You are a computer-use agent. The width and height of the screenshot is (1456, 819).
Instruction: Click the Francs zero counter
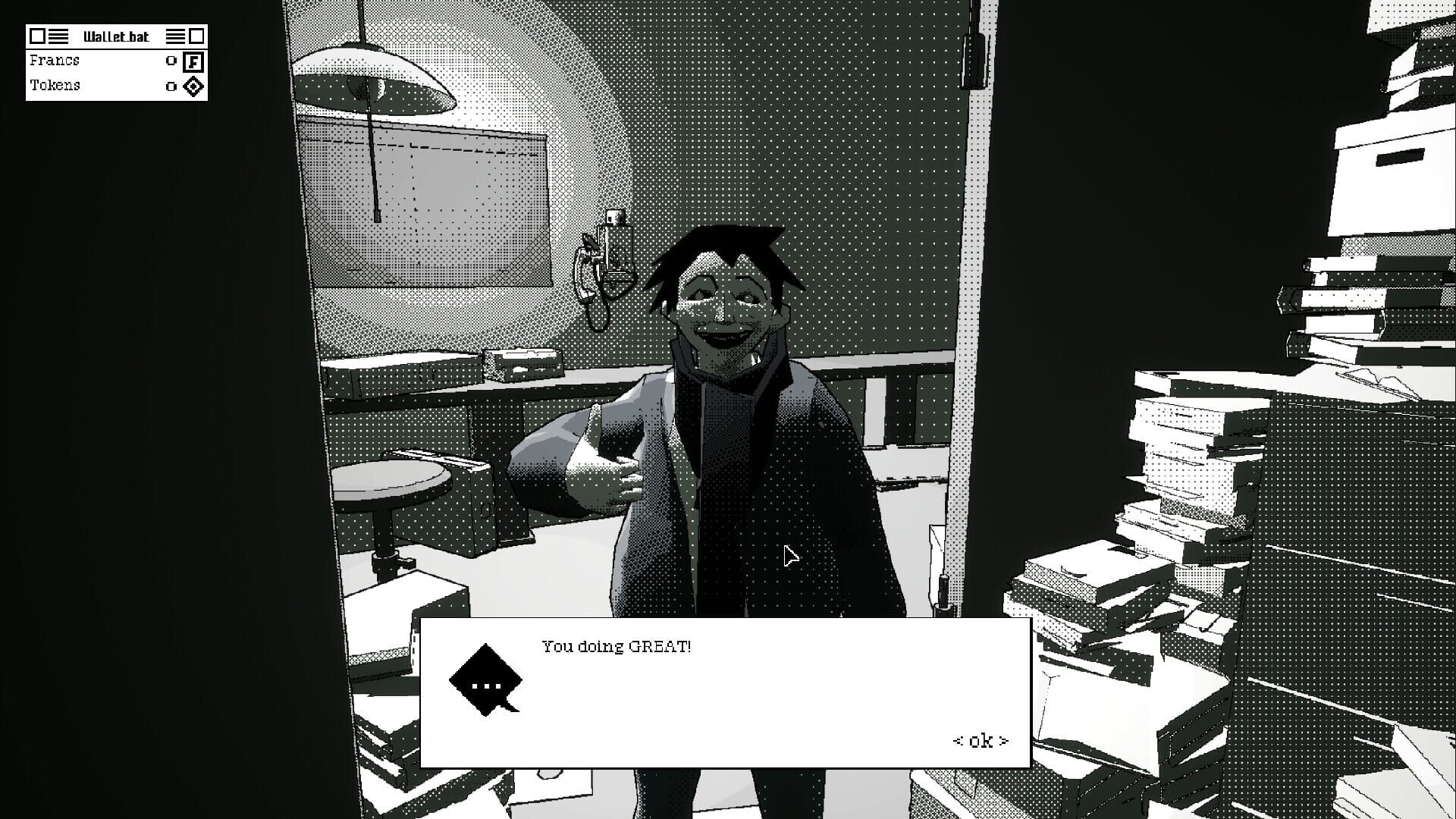coord(170,61)
